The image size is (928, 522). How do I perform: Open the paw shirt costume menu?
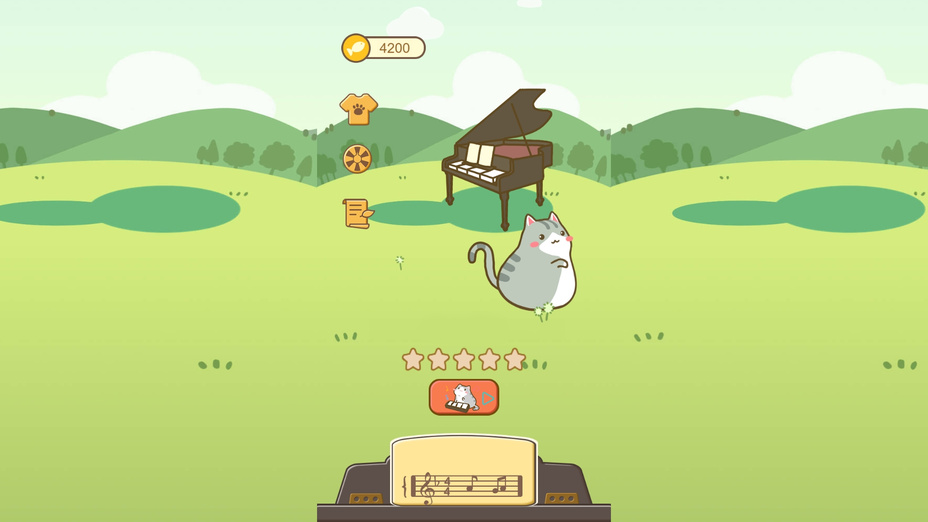tap(358, 108)
